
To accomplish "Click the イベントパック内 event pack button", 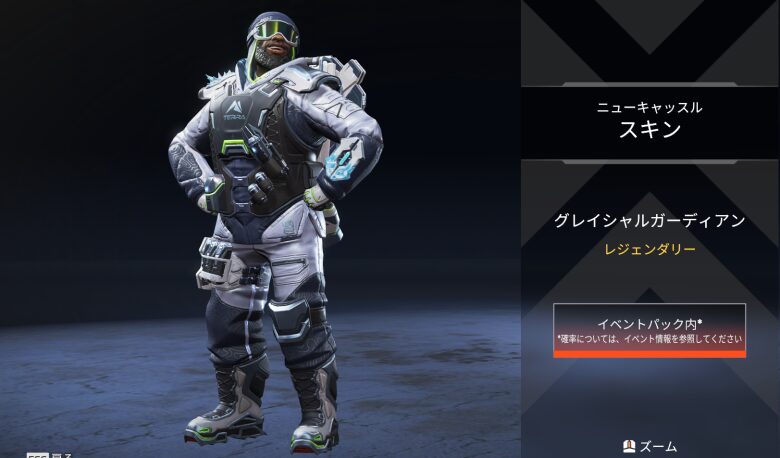I will click(650, 330).
